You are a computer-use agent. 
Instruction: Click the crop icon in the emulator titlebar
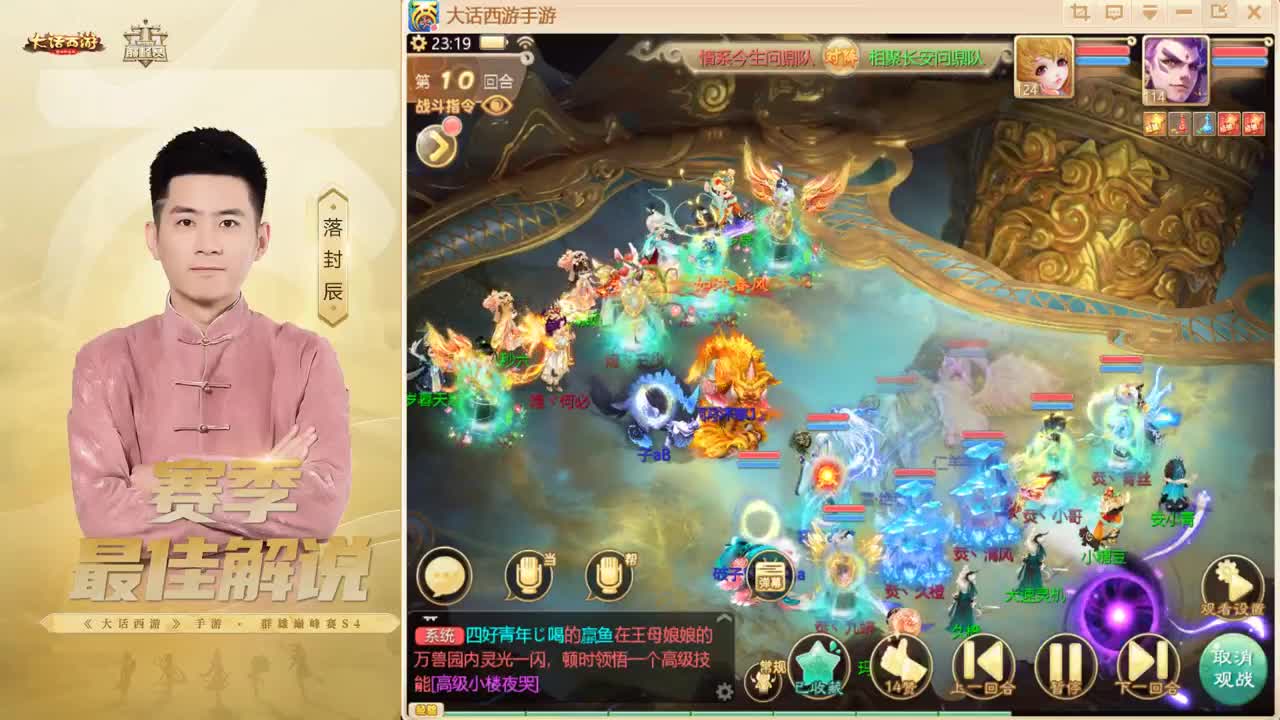point(1080,12)
